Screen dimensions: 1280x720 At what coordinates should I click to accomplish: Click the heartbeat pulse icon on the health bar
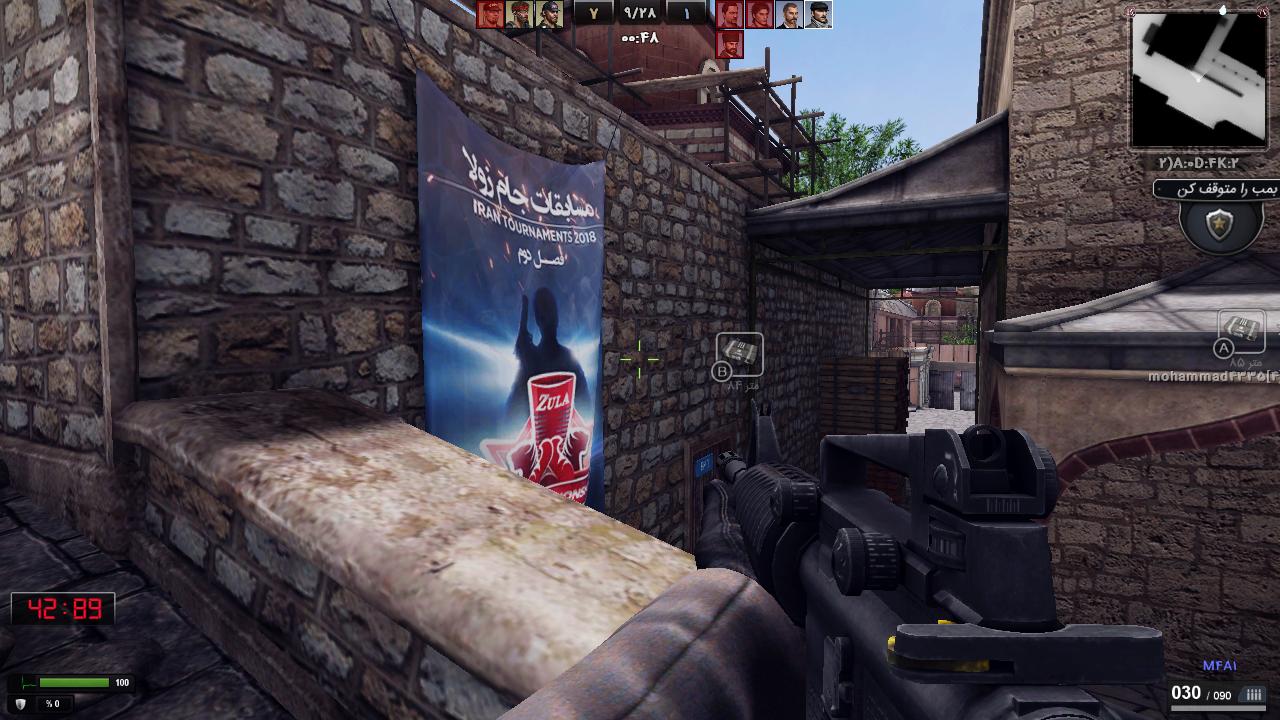pos(27,682)
